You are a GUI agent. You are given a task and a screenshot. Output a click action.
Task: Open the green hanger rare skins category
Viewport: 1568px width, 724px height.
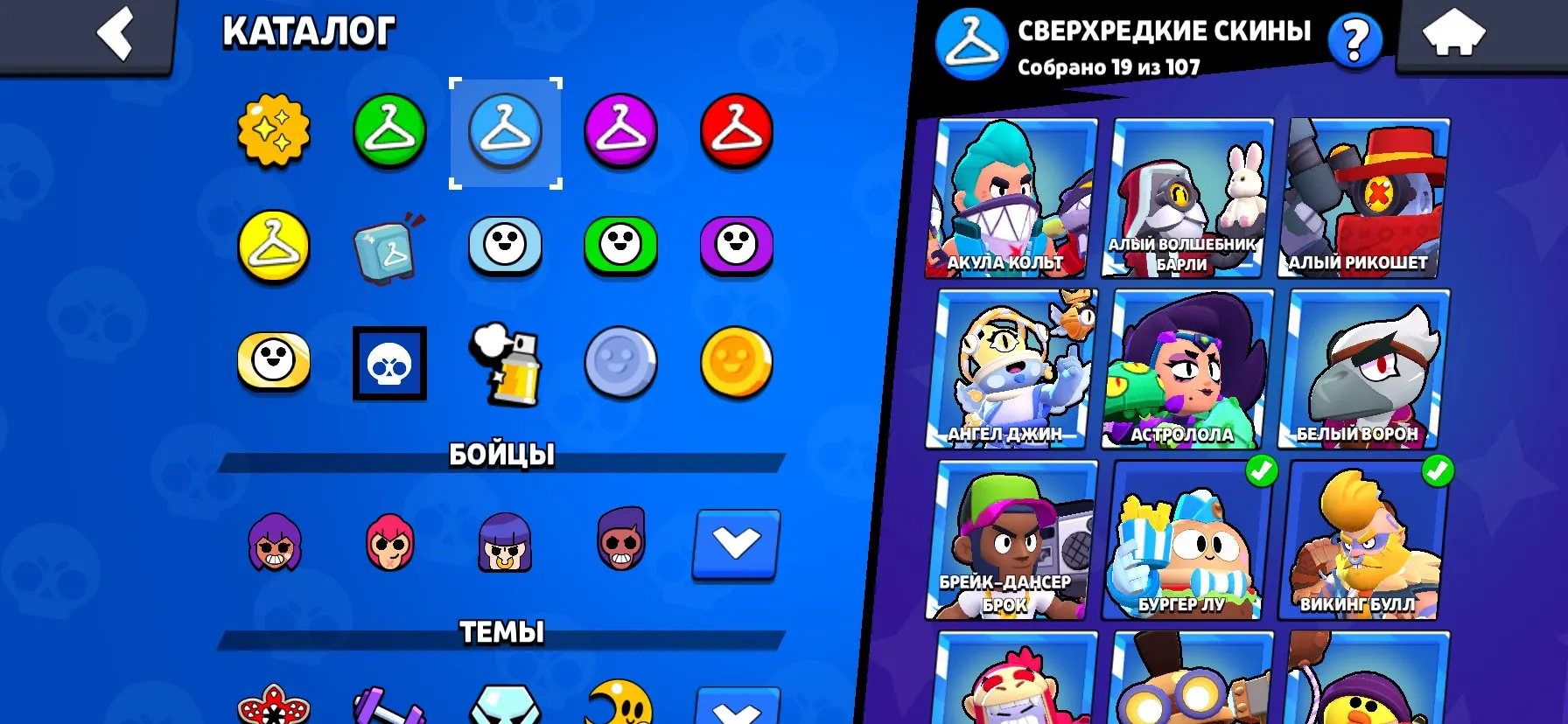tap(388, 131)
